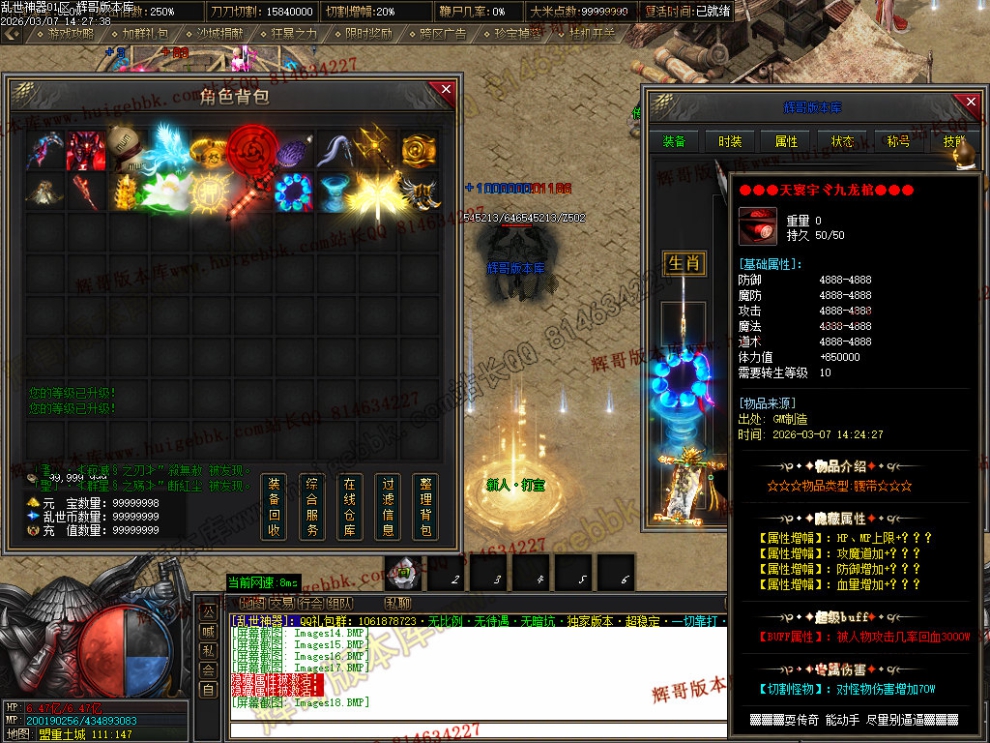Image resolution: width=990 pixels, height=743 pixels.
Task: Sort the bag with 整理背包
Action: point(426,506)
